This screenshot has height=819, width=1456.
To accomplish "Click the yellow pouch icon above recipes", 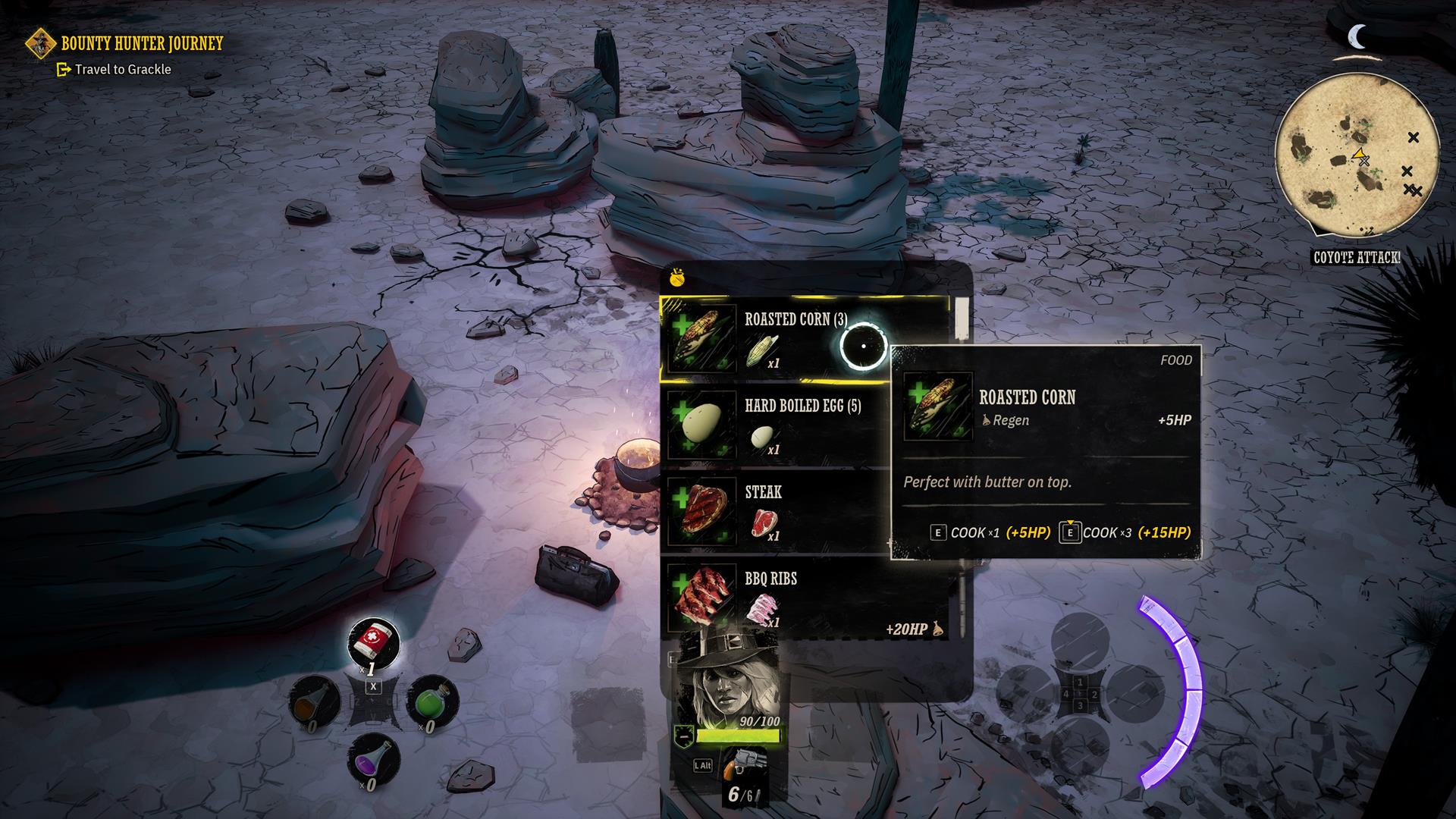I will pos(677,279).
